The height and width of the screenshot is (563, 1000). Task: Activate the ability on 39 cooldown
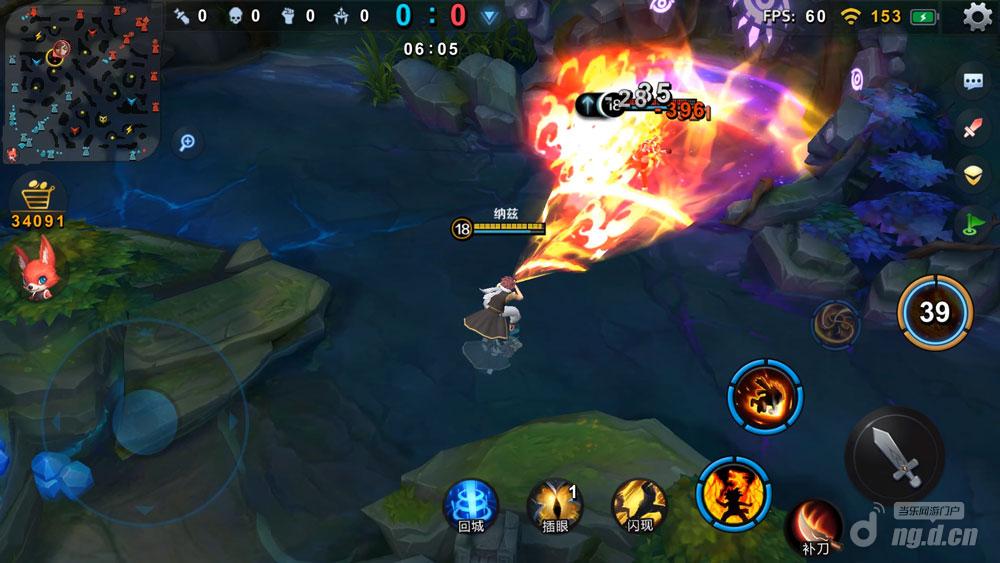934,312
